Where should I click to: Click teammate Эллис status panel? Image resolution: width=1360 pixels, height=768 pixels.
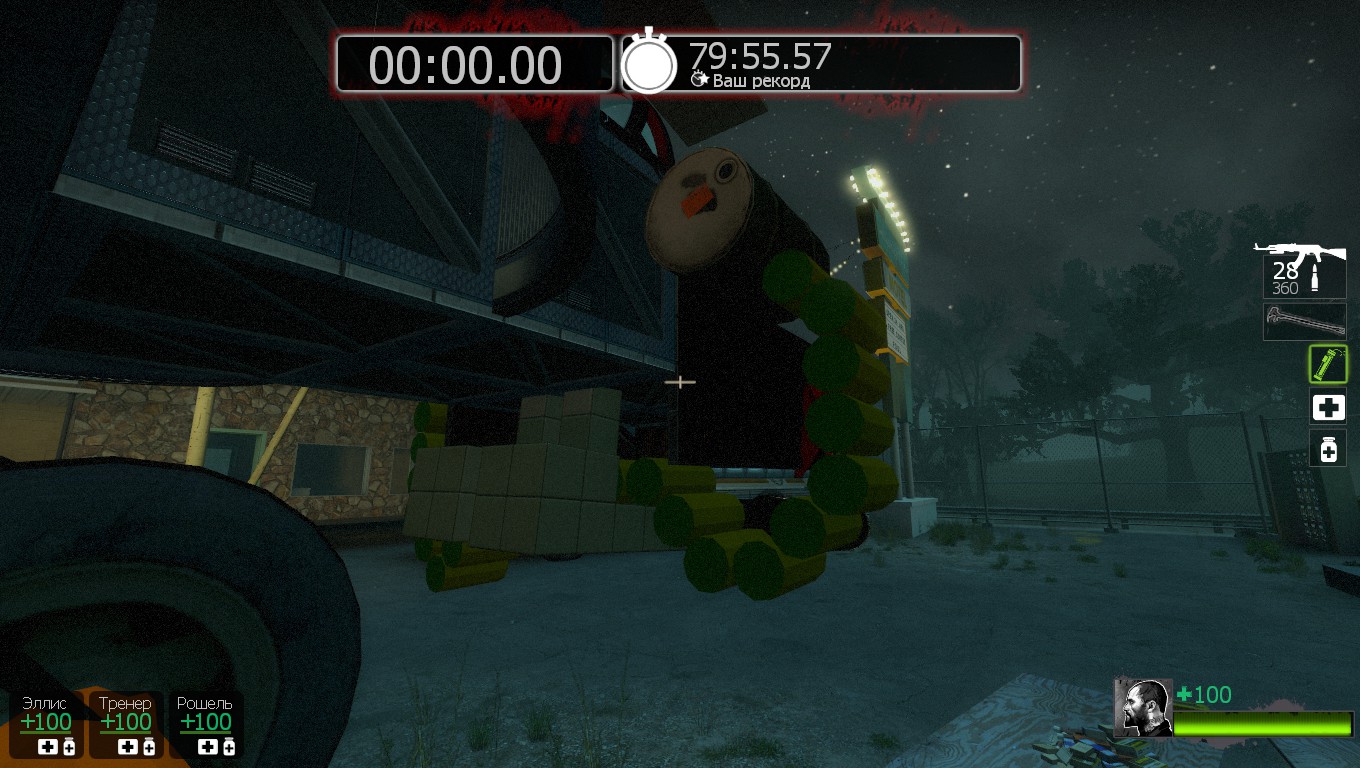(46, 724)
